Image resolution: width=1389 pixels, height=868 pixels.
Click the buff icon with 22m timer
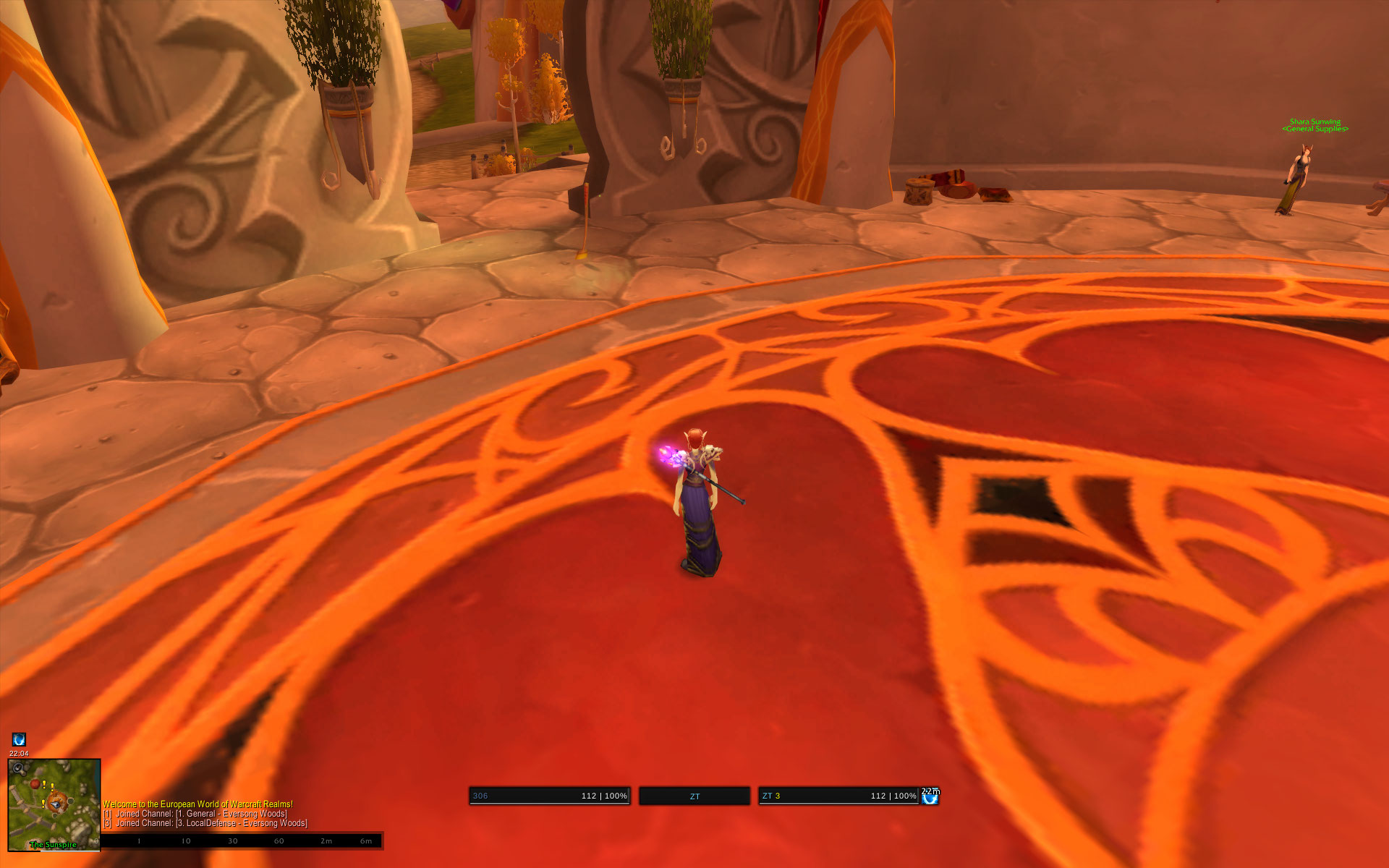pos(930,797)
